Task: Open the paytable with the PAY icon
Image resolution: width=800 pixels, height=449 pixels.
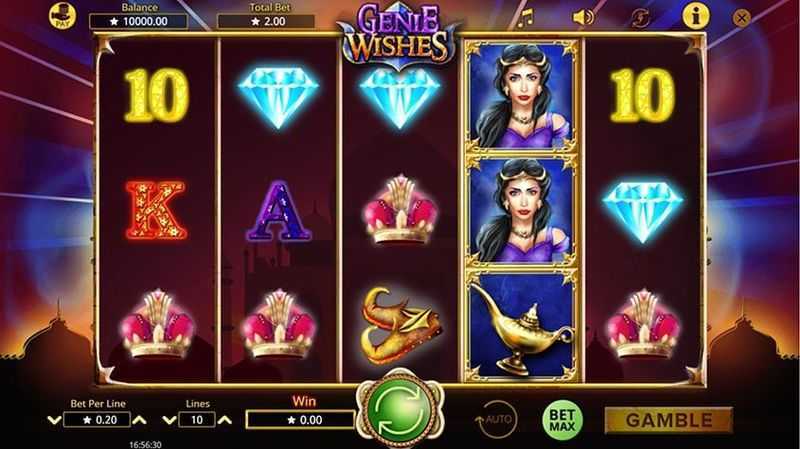Action: (x=62, y=16)
